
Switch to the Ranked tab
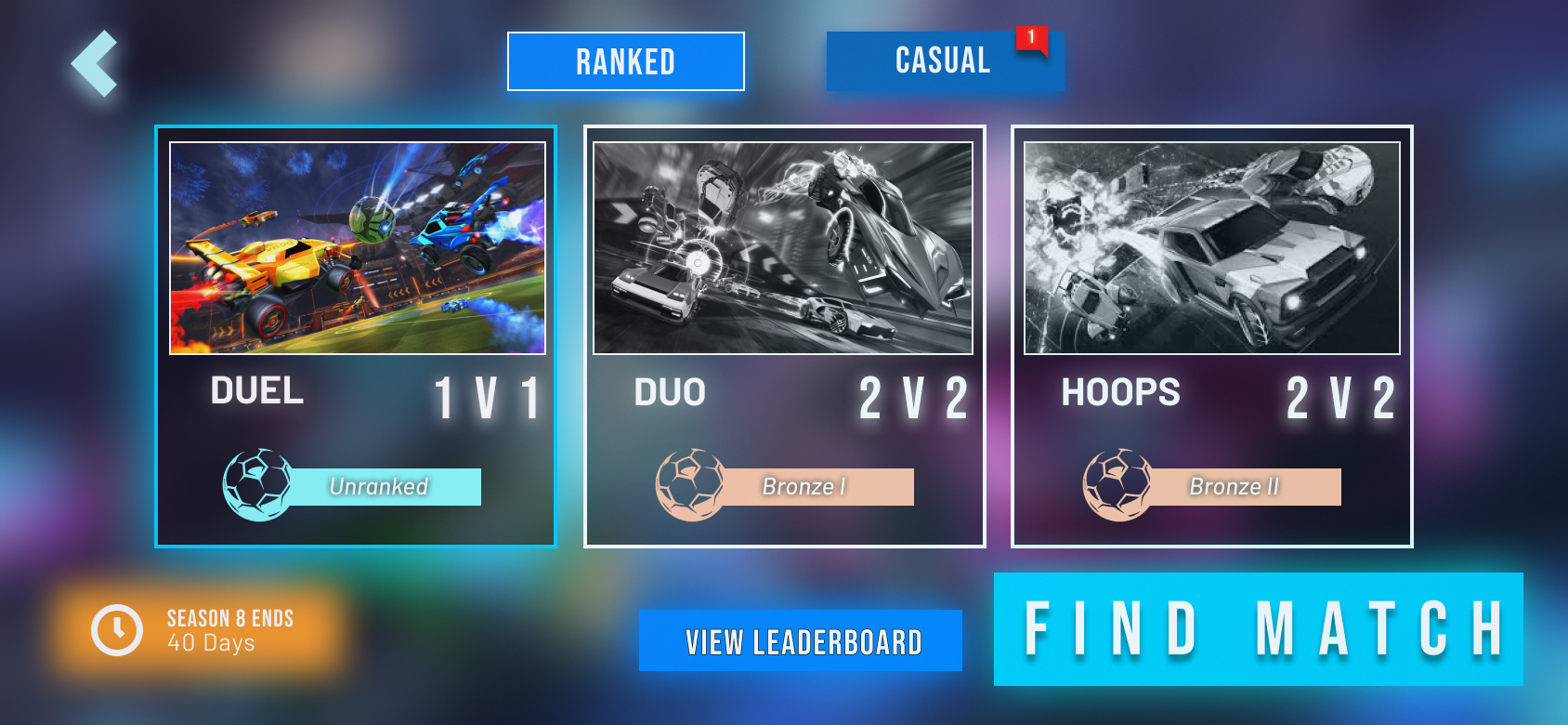pyautogui.click(x=625, y=61)
